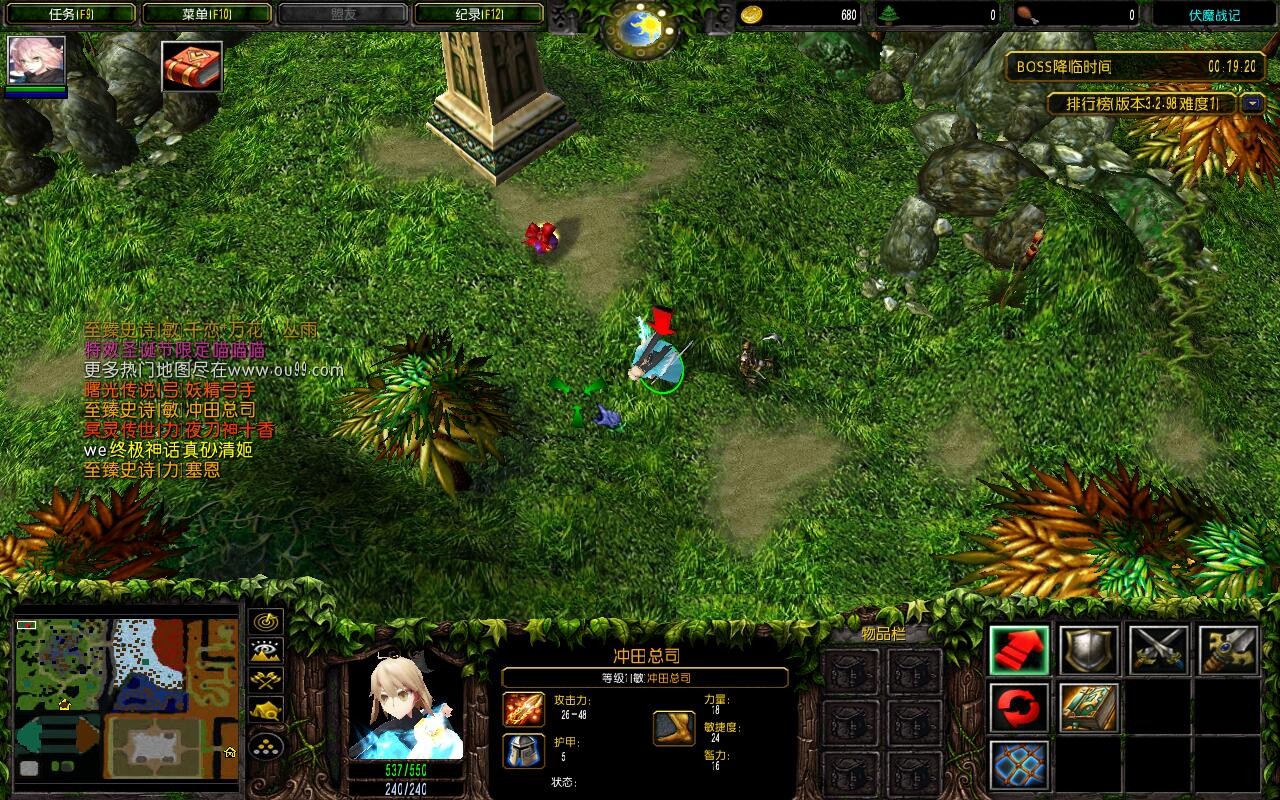Toggle the crossed-axes ally color button
1280x800 pixels.
(266, 682)
